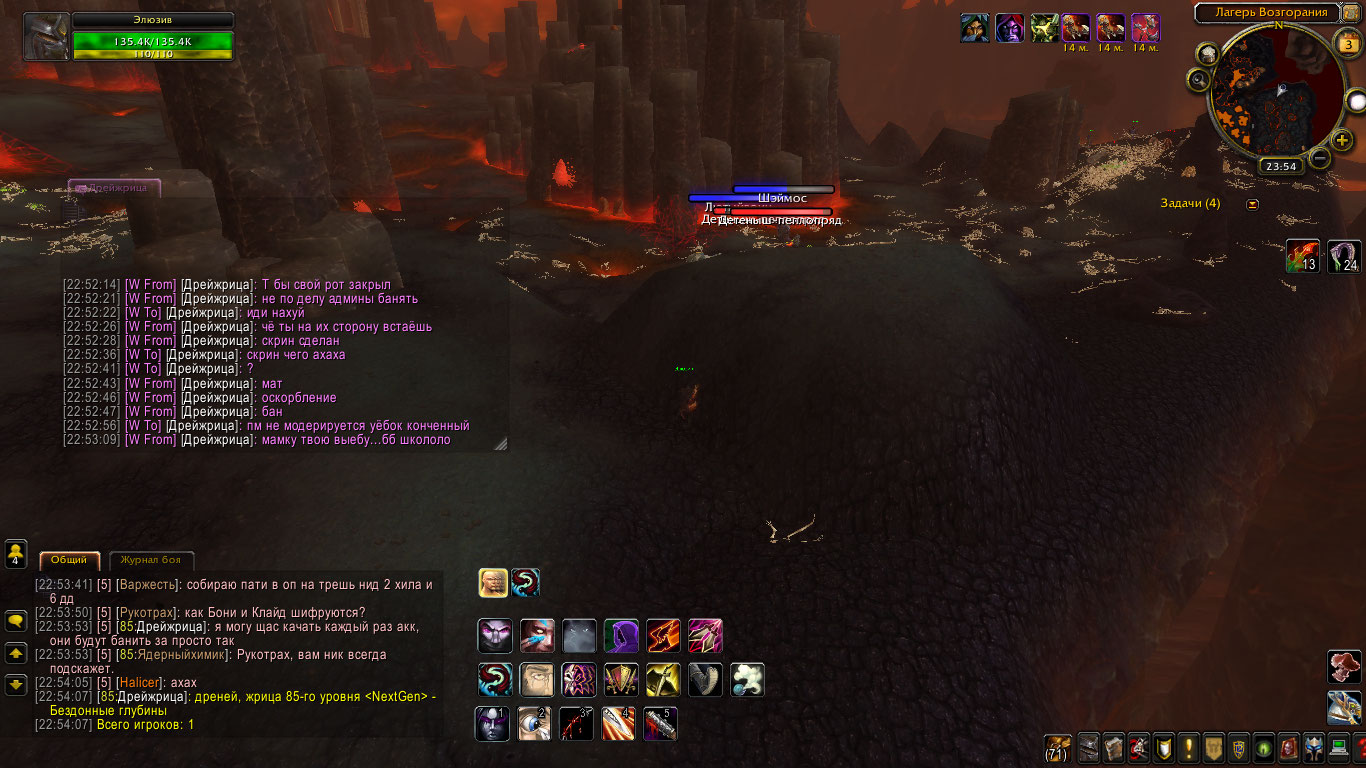The height and width of the screenshot is (768, 1366).
Task: Open the chat speech bubble menu
Action: [16, 621]
